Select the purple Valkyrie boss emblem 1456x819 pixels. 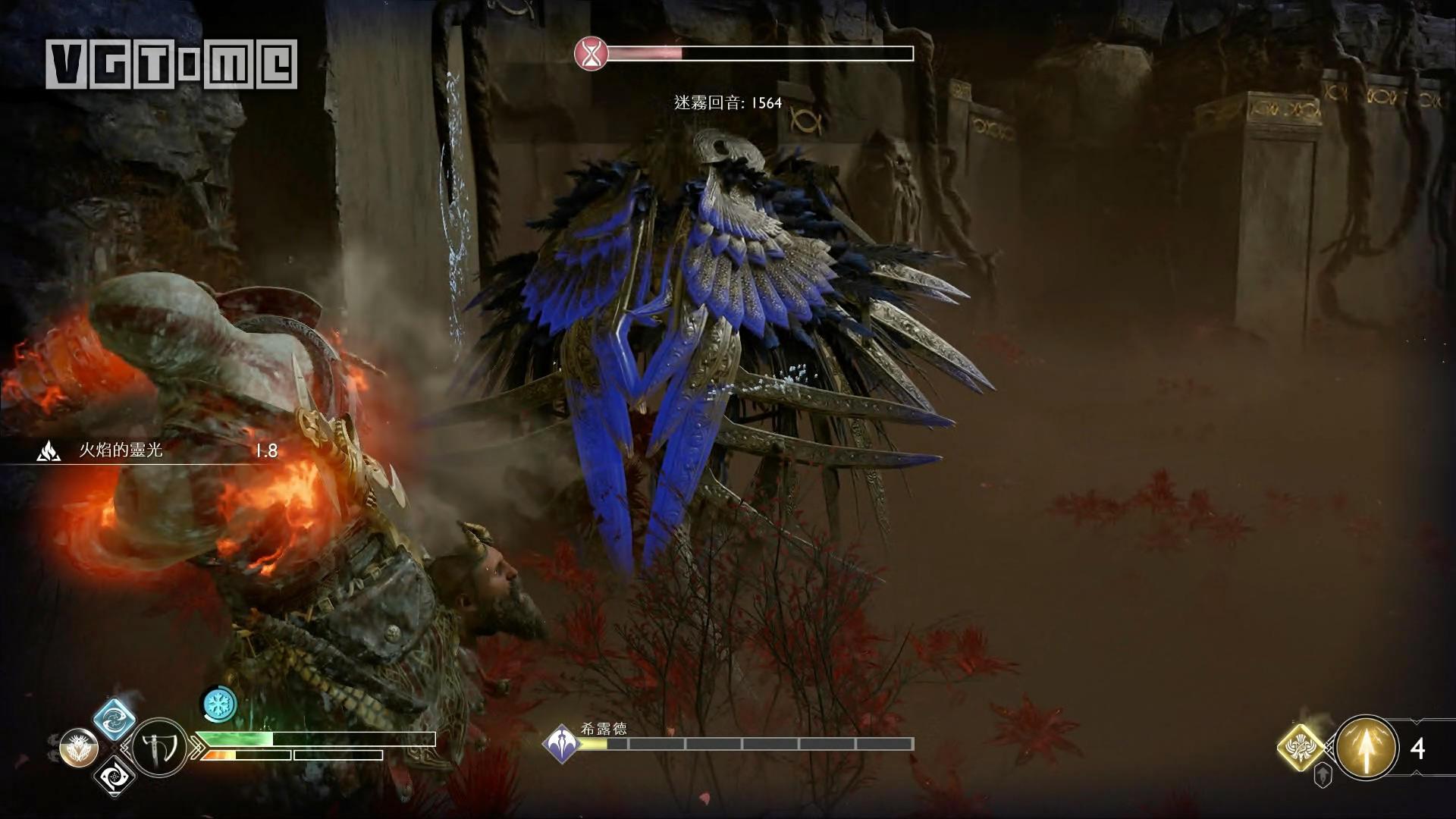[562, 743]
